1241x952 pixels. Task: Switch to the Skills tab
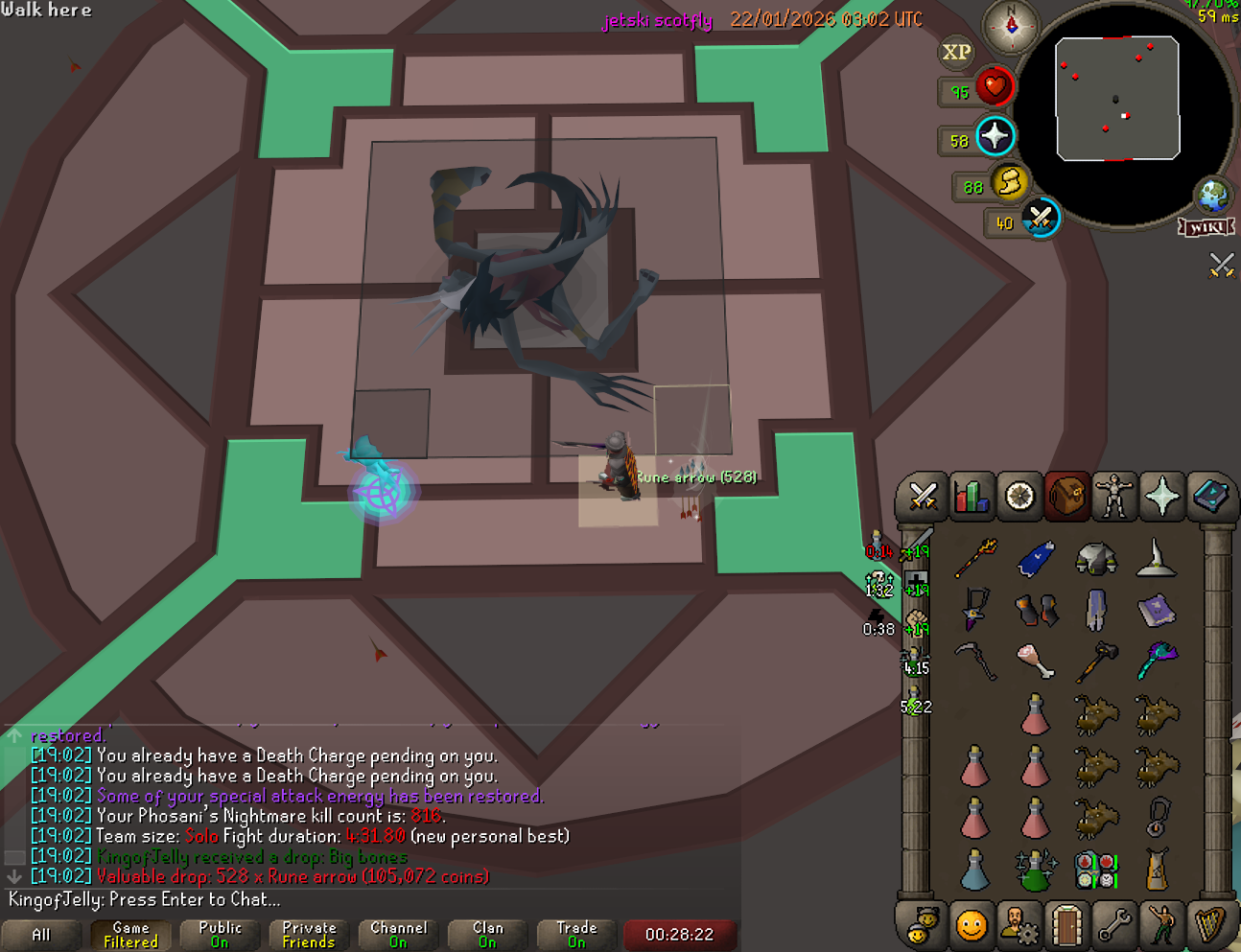click(x=971, y=497)
